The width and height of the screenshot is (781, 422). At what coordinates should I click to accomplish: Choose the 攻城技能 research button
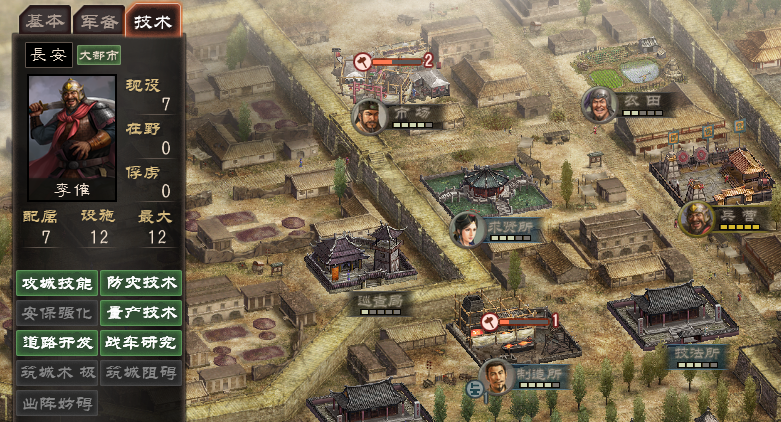point(57,284)
